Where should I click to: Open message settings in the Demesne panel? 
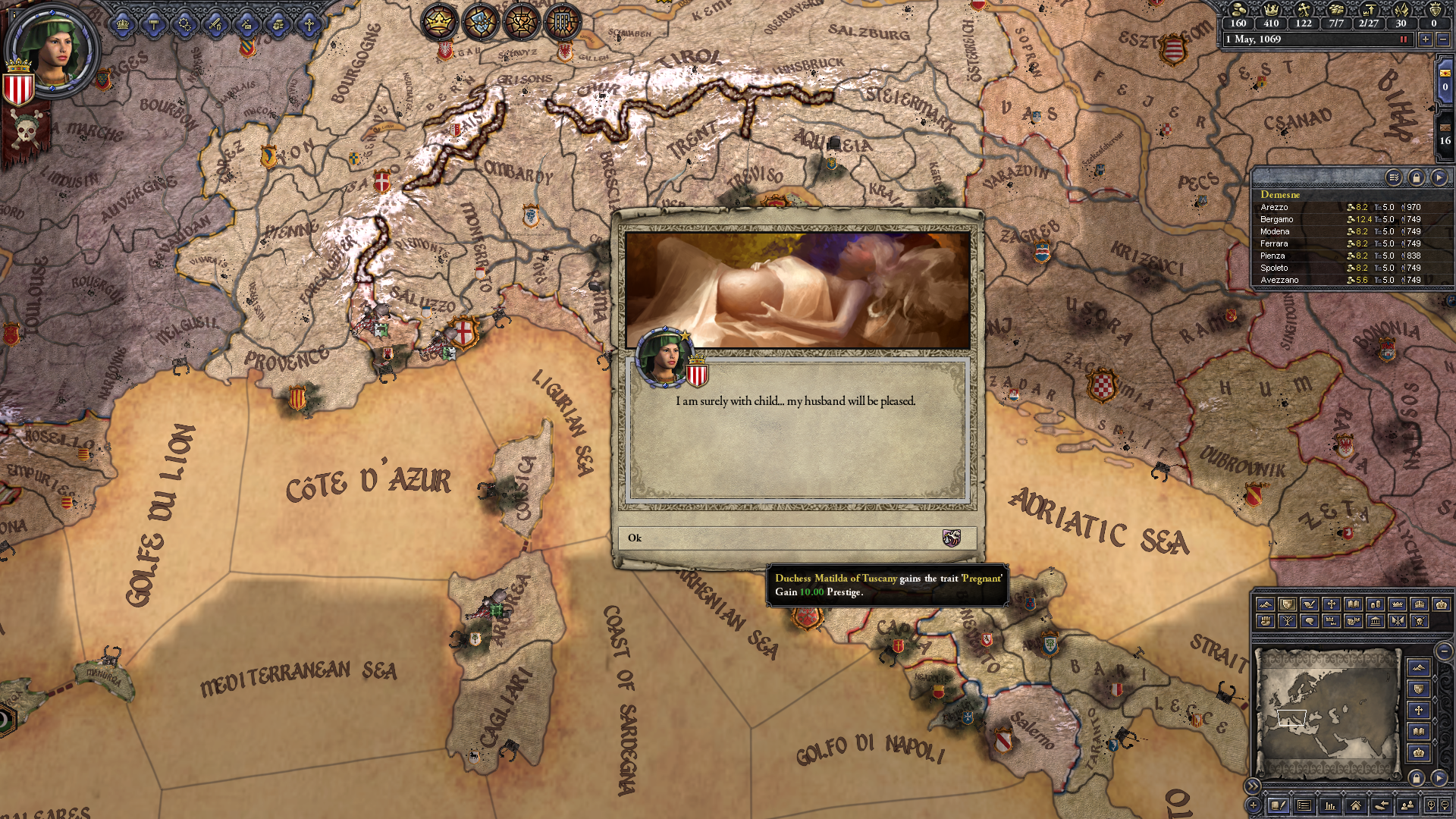1395,178
